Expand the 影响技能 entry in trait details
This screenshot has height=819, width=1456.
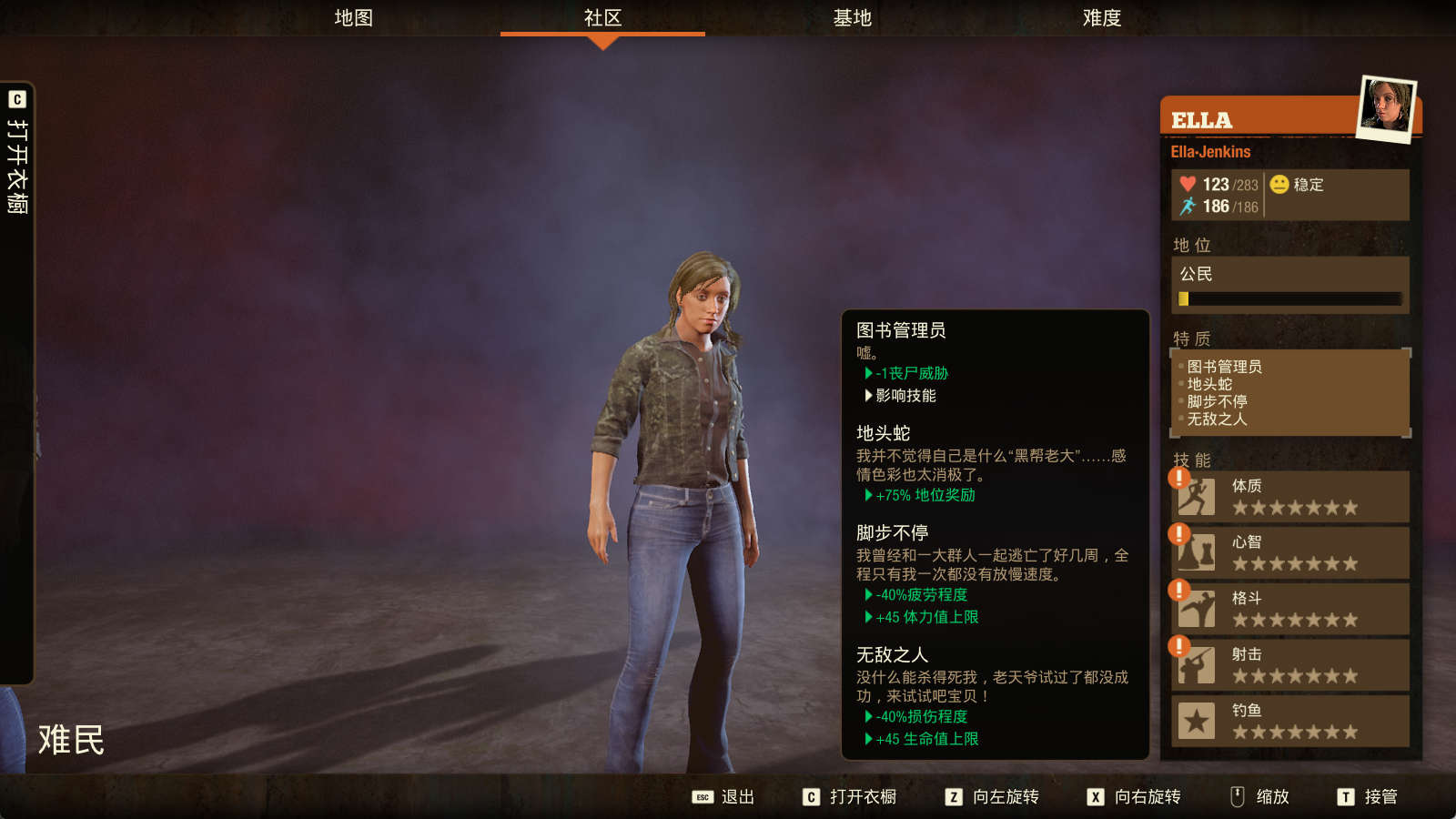pos(905,396)
